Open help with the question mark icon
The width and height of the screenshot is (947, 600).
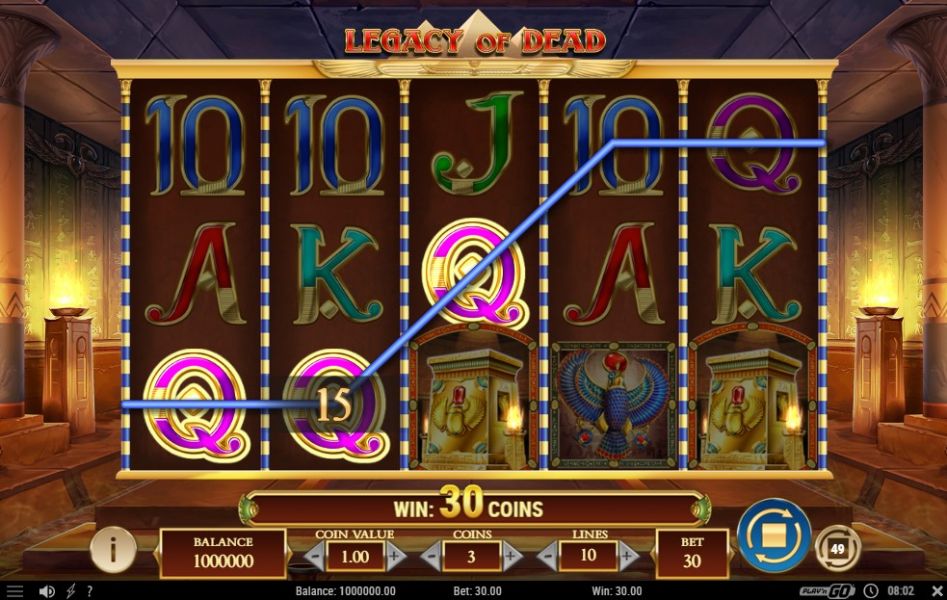90,591
